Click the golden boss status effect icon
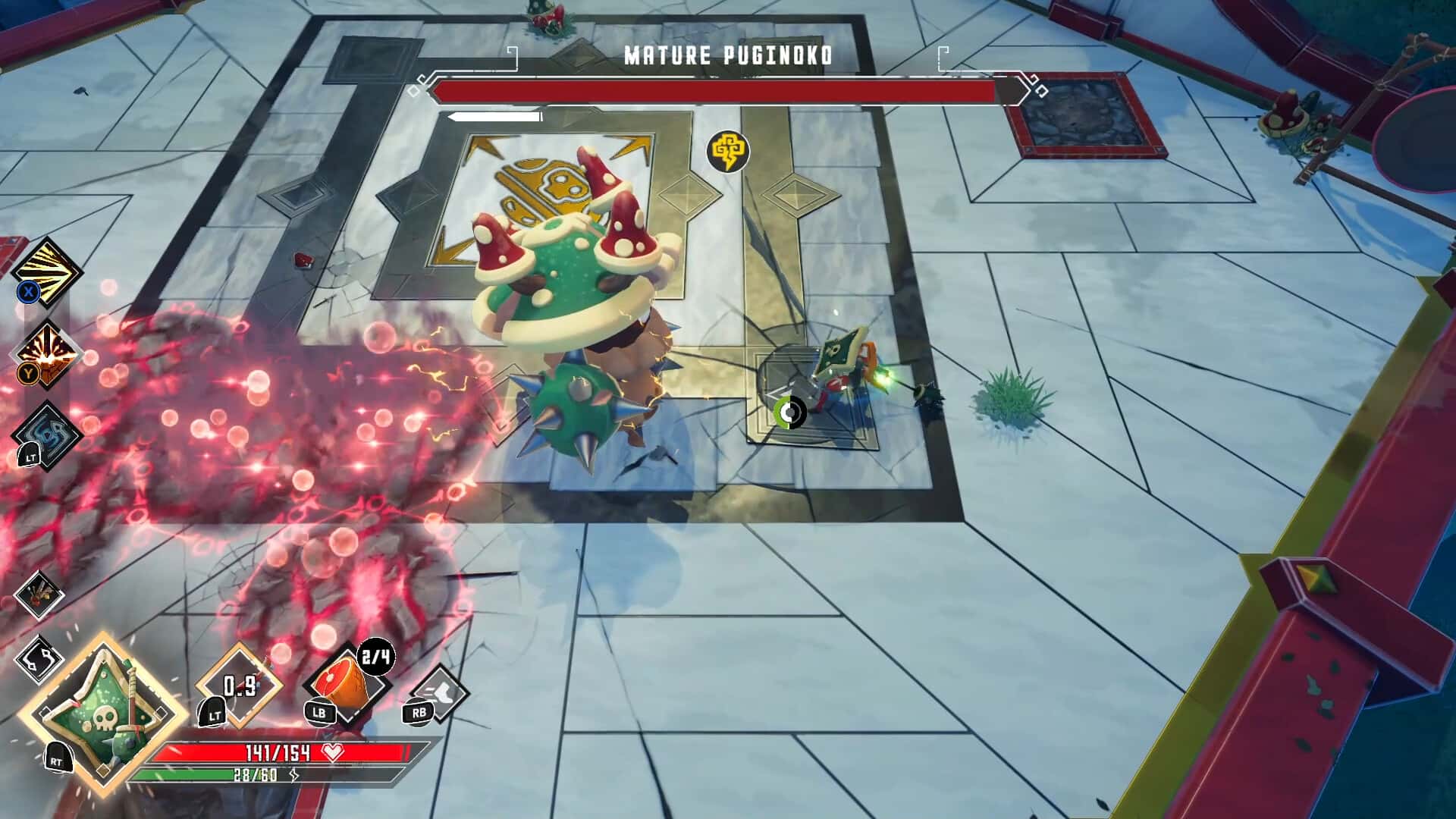This screenshot has height=819, width=1456. (728, 151)
